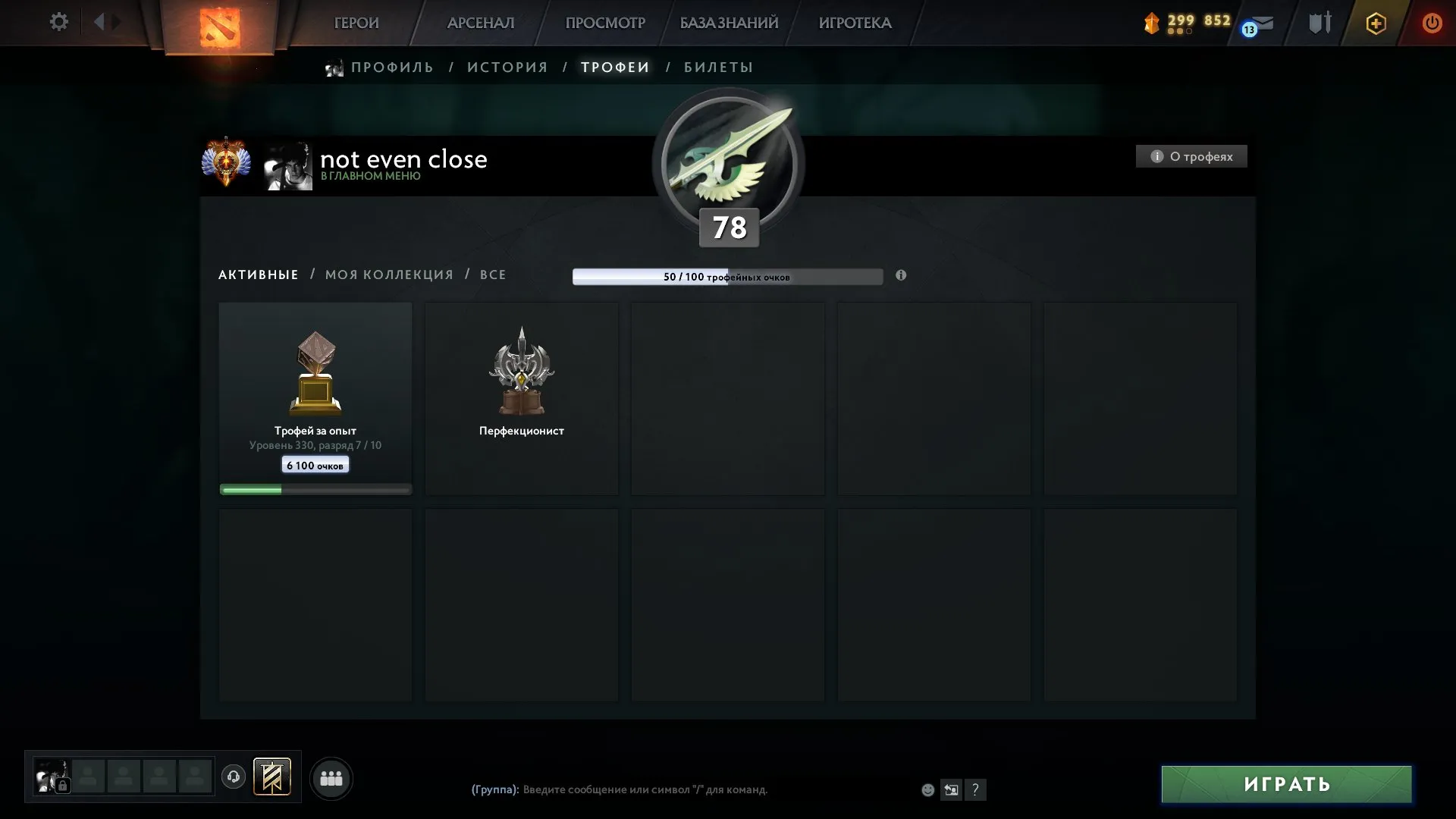The height and width of the screenshot is (819, 1456).
Task: Toggle voice chat headset icon
Action: 234,777
